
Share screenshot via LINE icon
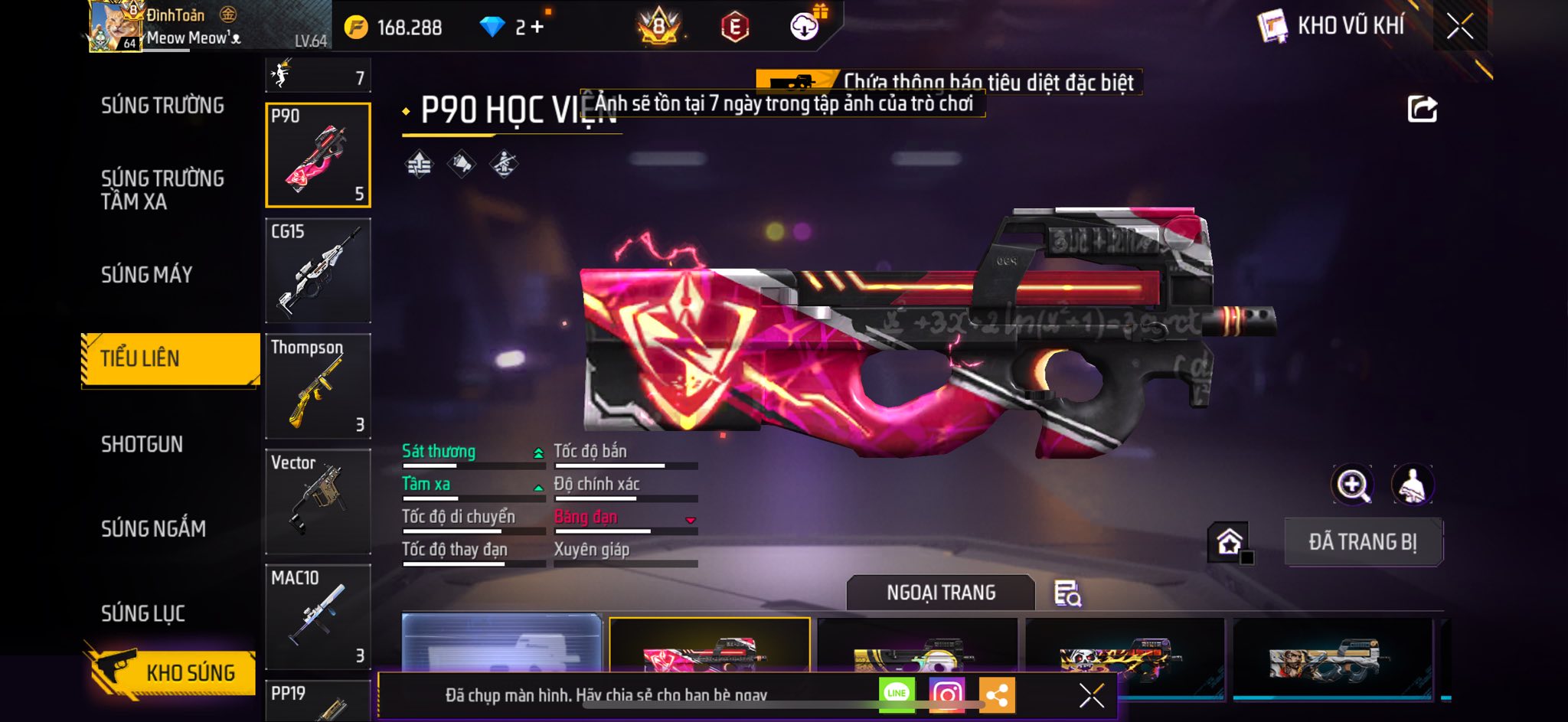point(897,694)
